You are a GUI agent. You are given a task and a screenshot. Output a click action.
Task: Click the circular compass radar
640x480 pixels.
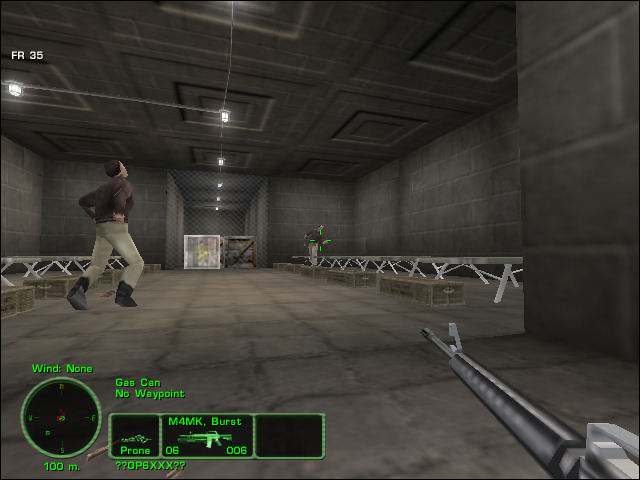tap(61, 417)
